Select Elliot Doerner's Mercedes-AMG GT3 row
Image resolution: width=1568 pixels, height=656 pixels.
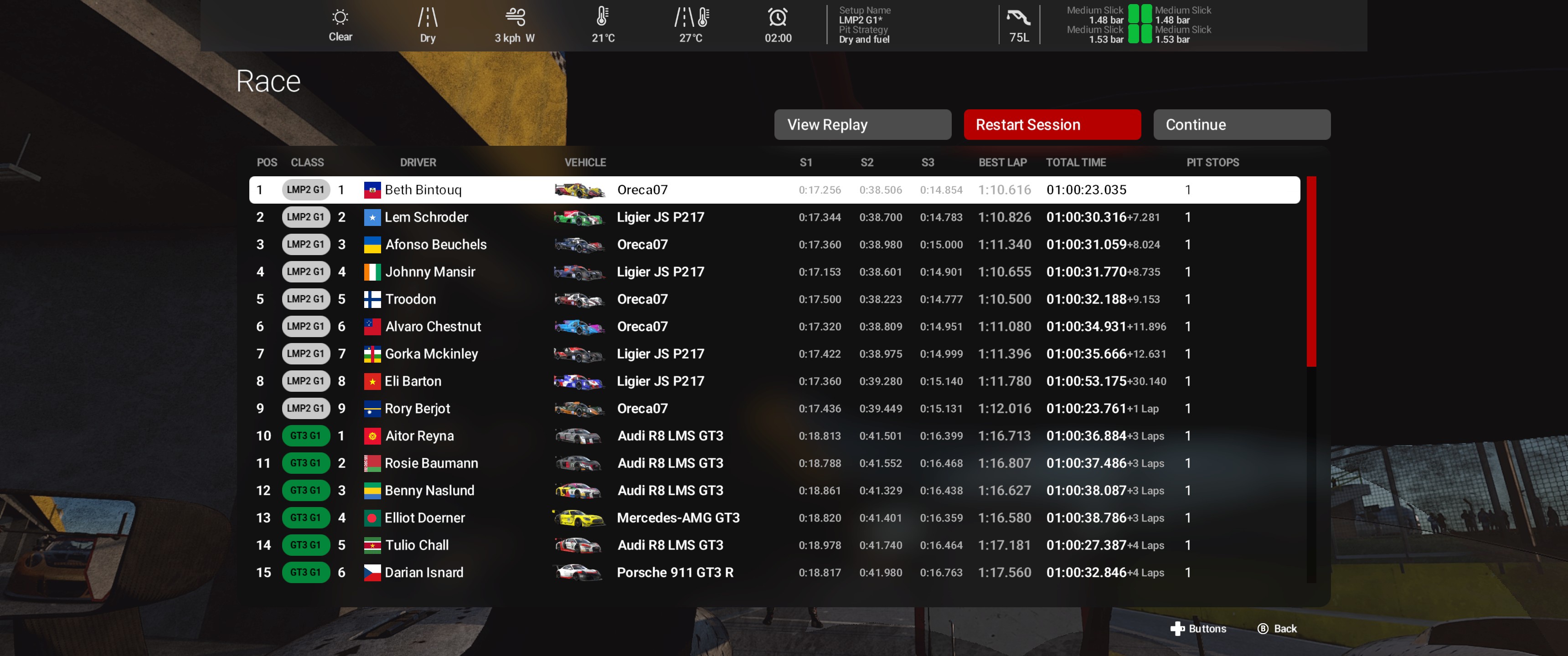(x=774, y=518)
